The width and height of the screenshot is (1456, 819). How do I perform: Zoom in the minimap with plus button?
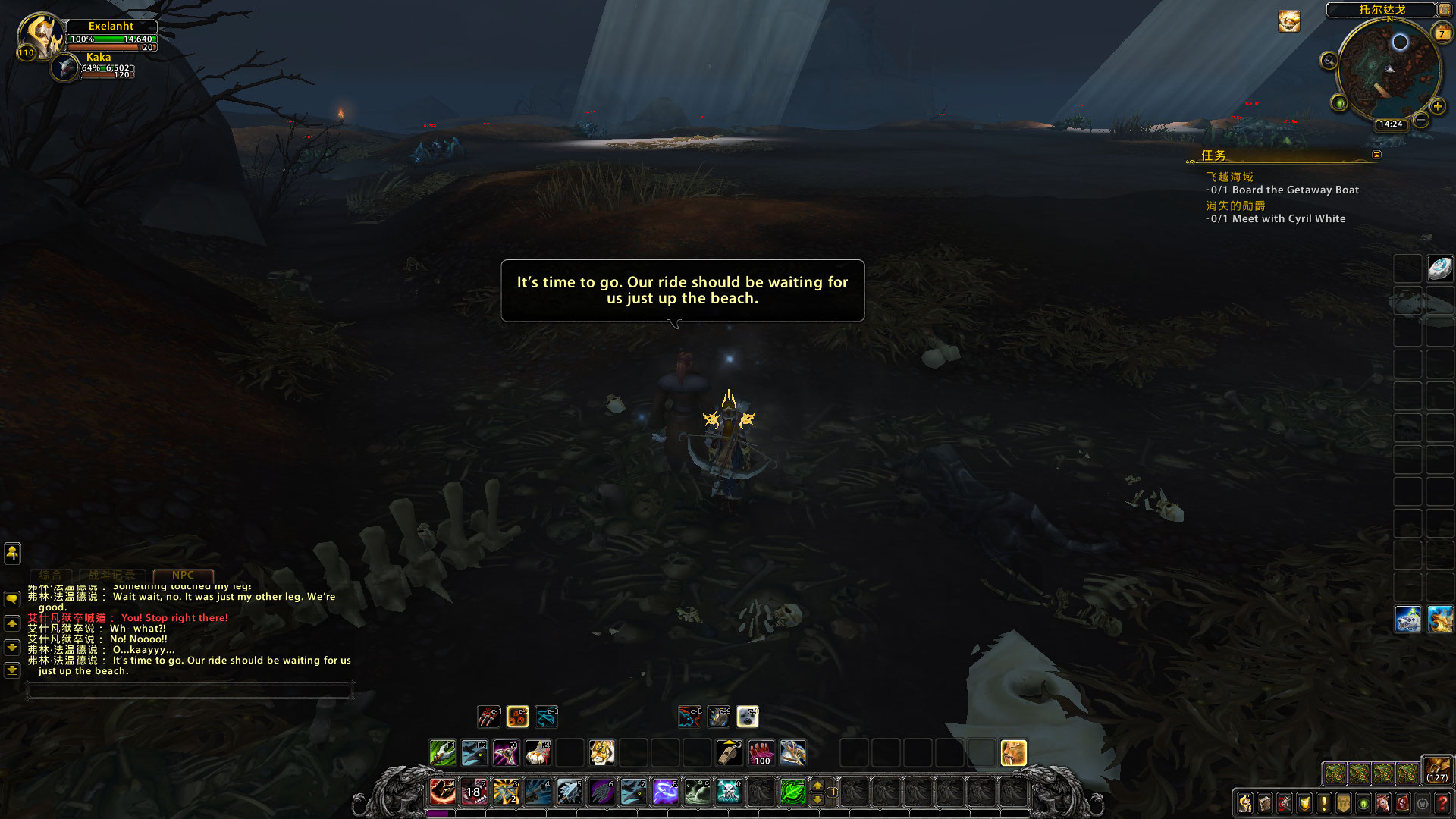coord(1438,106)
